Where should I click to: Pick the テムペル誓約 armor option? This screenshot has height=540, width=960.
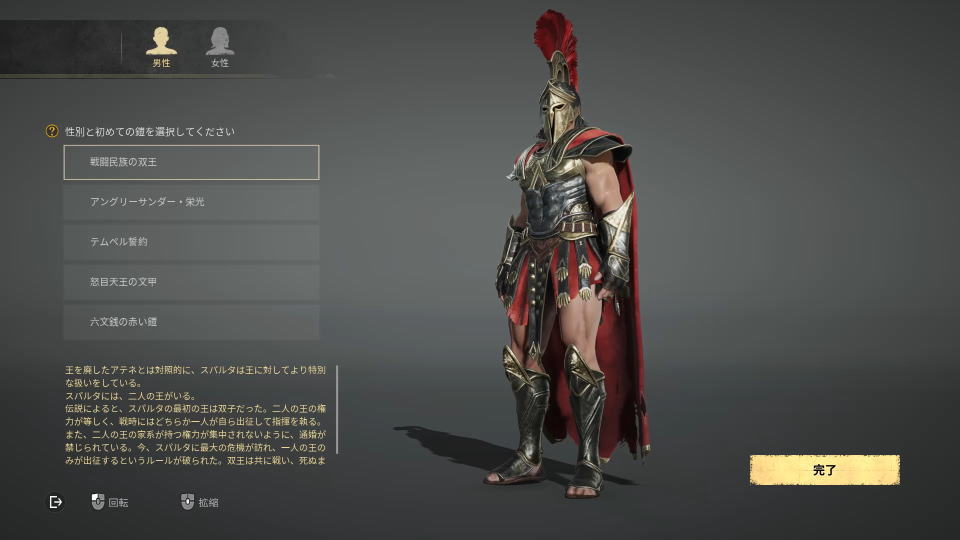coord(191,242)
